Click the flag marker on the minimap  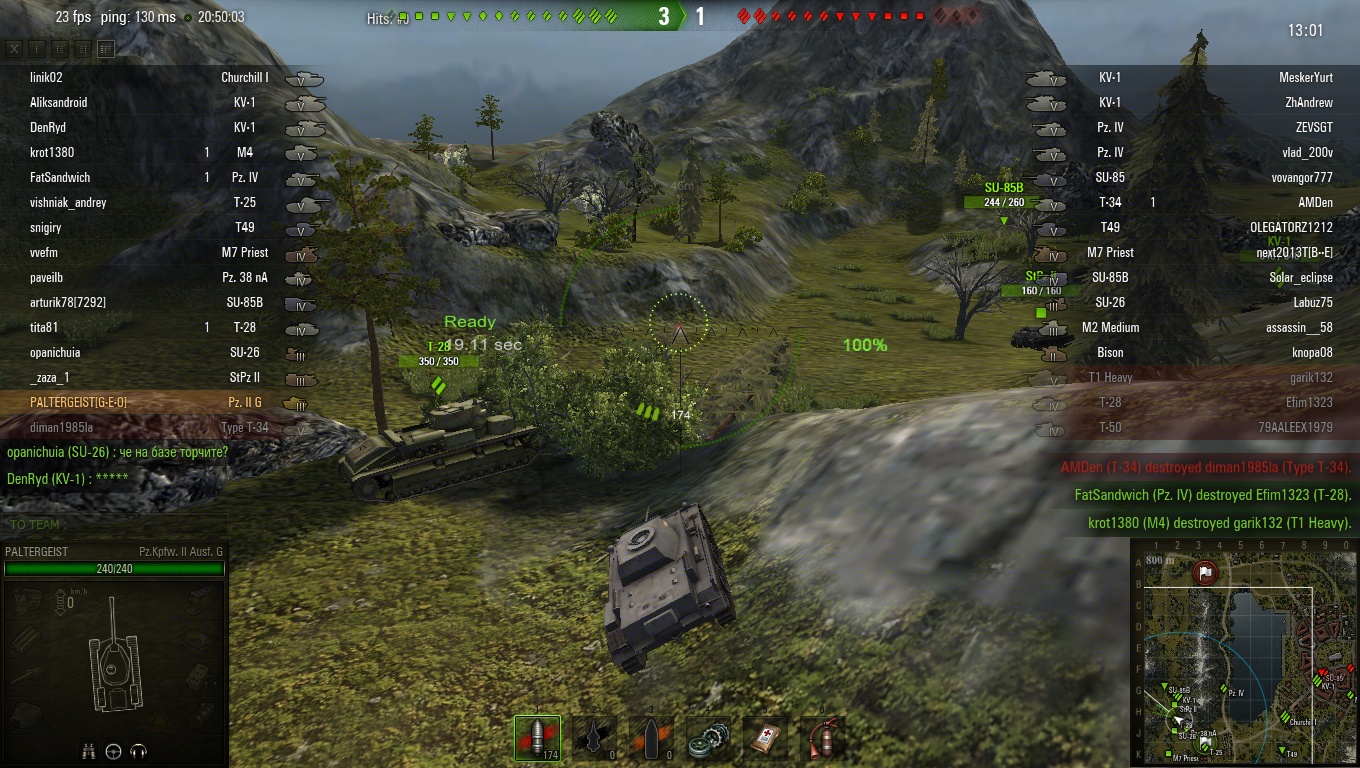click(1206, 574)
